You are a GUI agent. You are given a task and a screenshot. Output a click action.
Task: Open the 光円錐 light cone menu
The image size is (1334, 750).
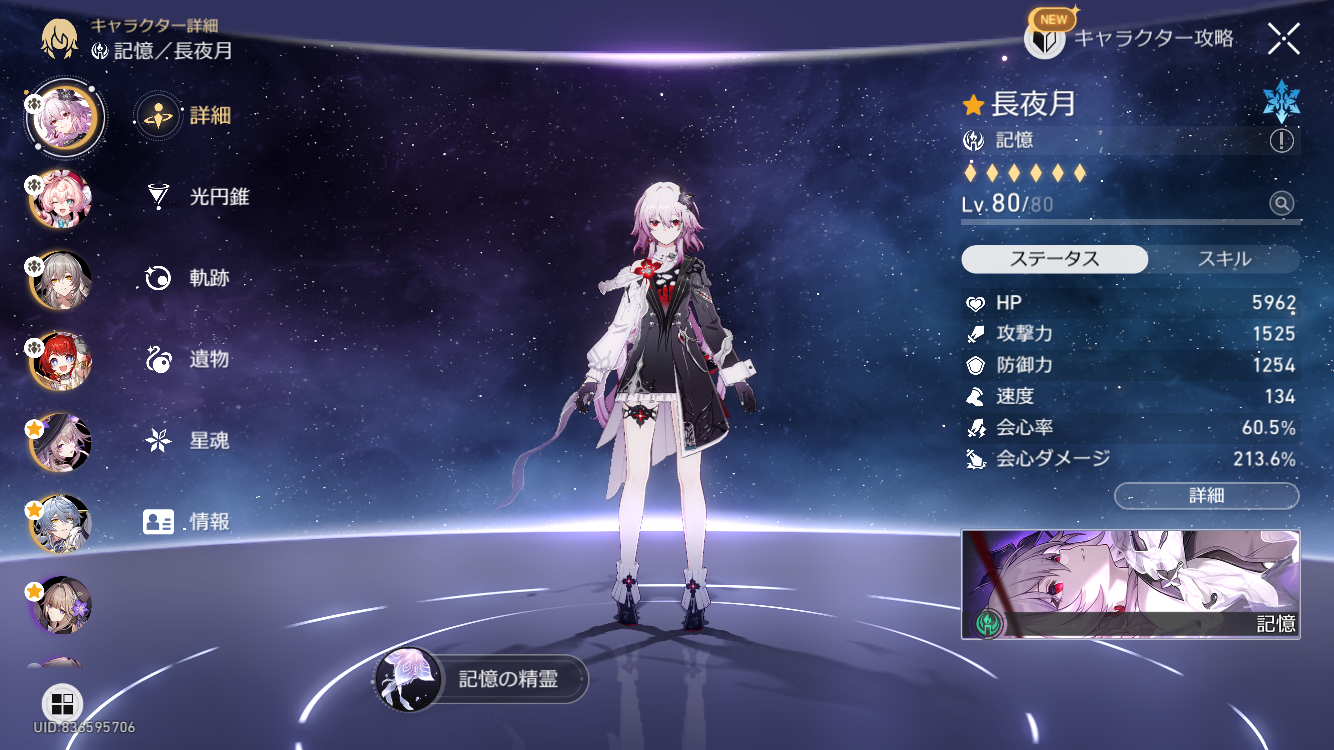[196, 197]
